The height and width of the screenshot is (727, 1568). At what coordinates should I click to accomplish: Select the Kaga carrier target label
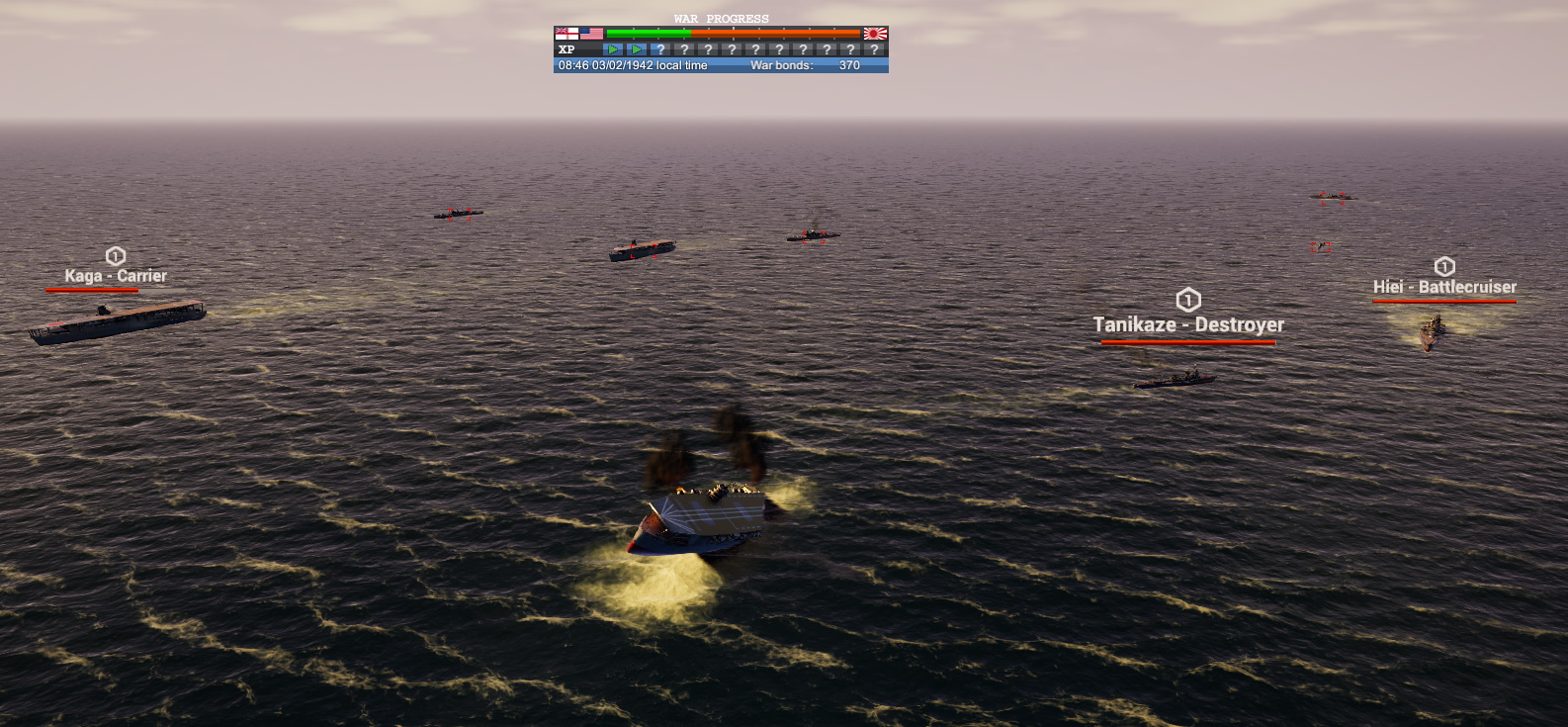pyautogui.click(x=116, y=276)
